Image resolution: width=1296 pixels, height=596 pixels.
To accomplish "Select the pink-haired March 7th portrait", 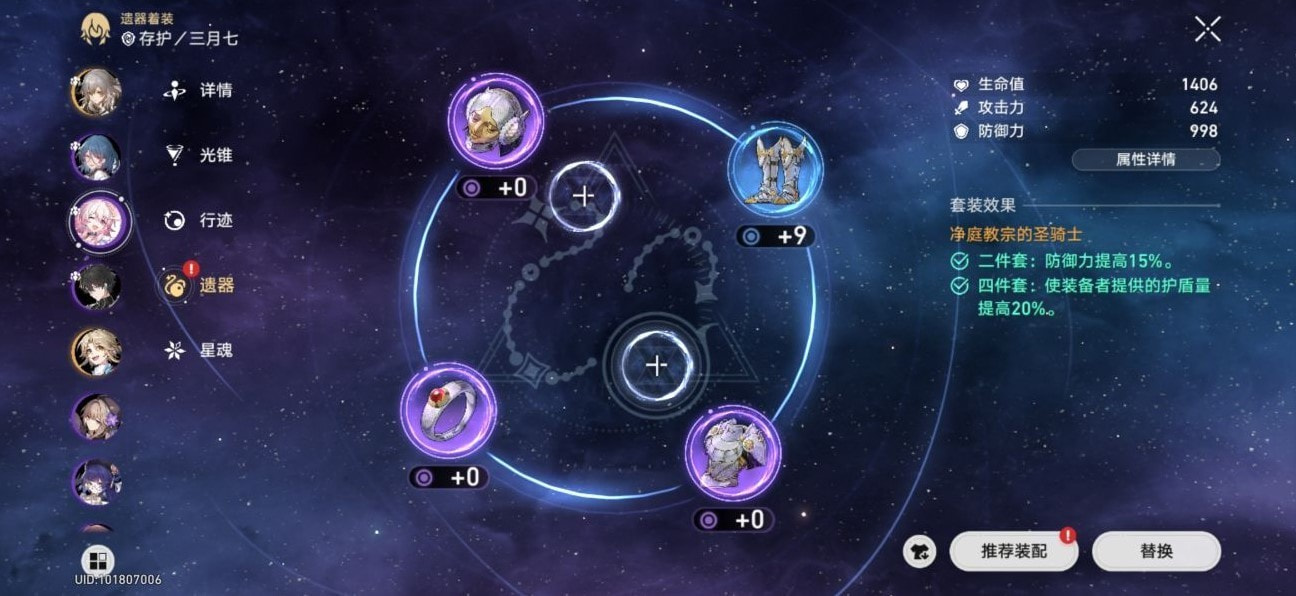I will pos(97,222).
